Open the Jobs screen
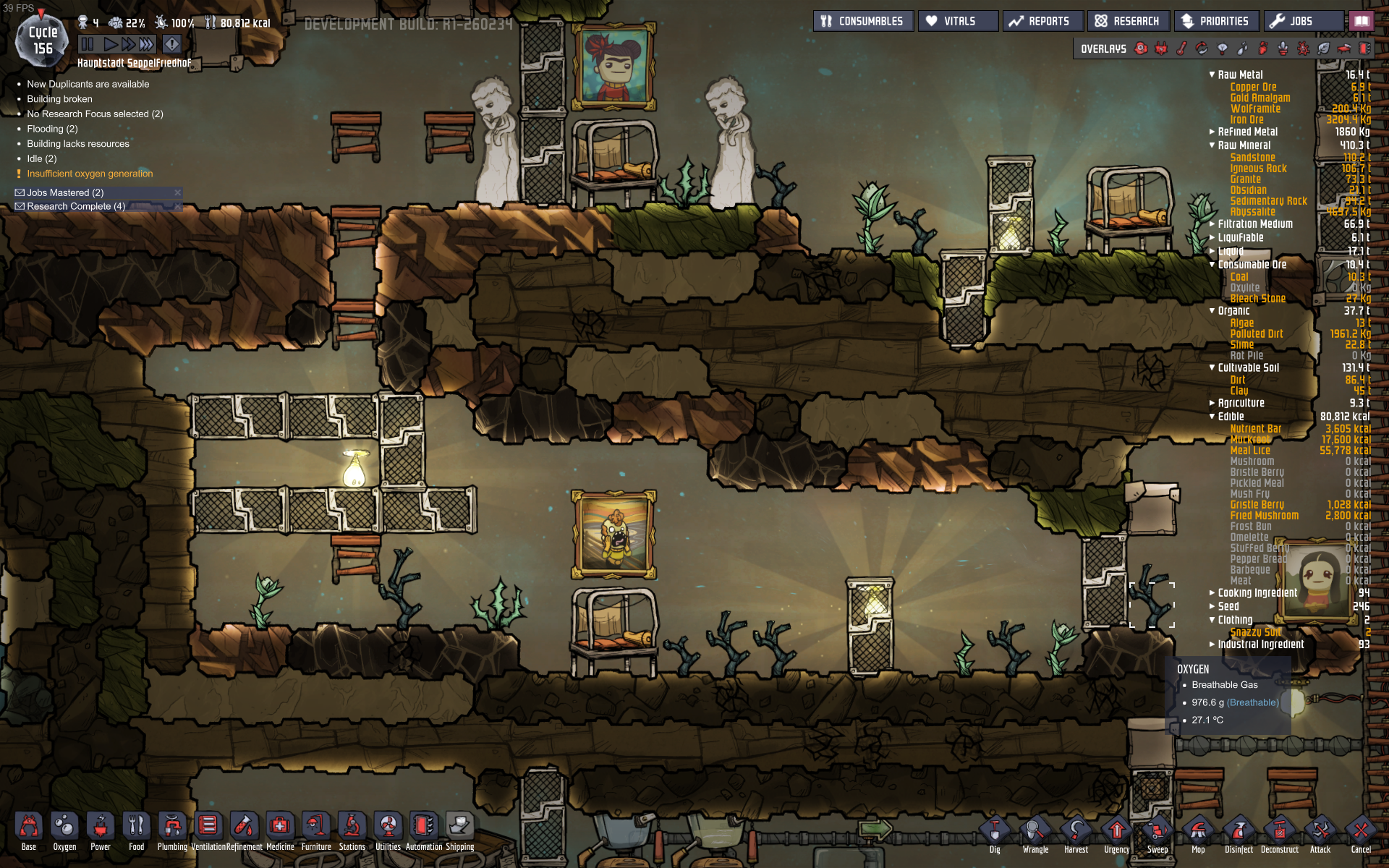 pyautogui.click(x=1303, y=21)
